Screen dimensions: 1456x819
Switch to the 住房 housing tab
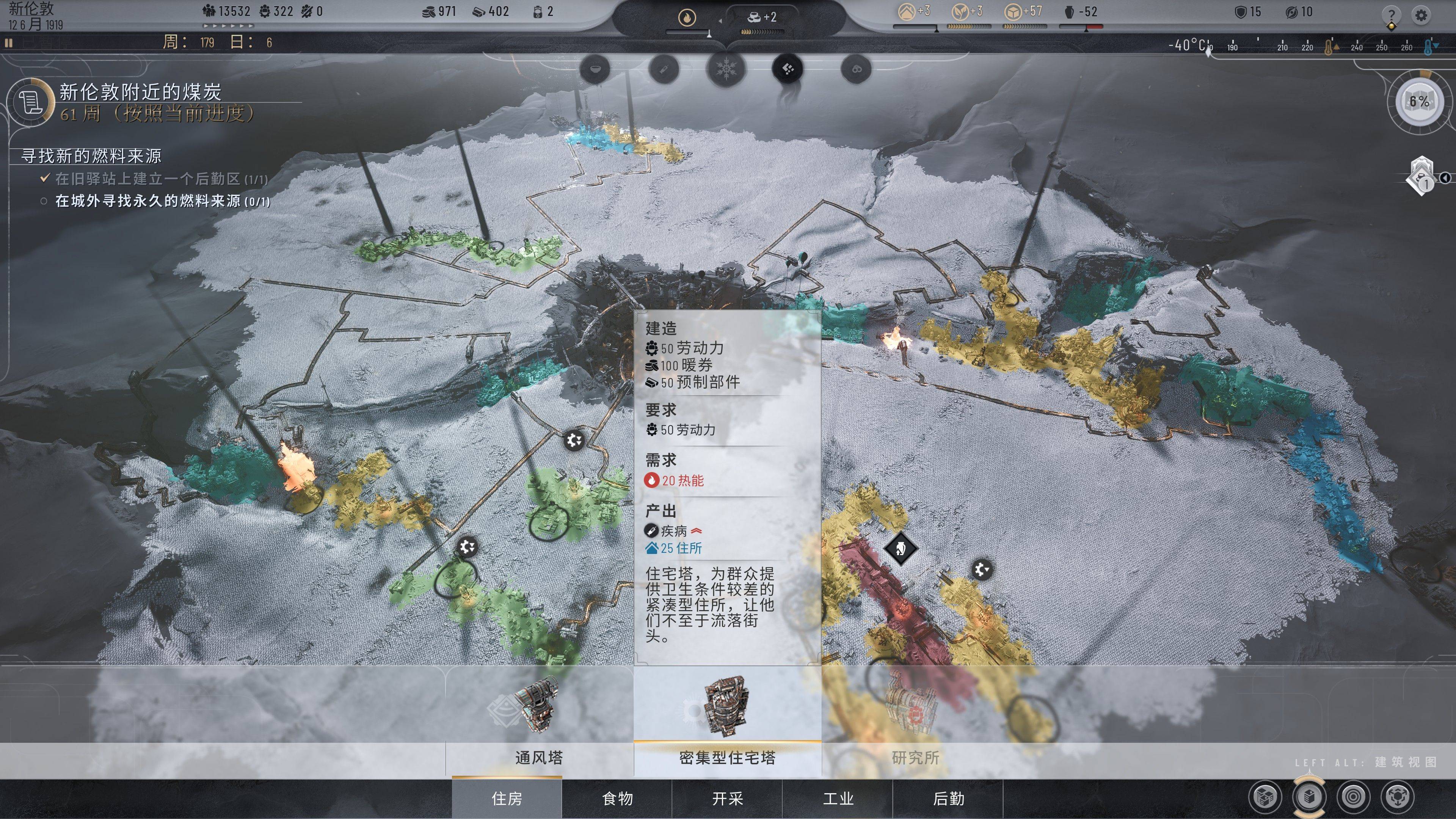[x=507, y=798]
